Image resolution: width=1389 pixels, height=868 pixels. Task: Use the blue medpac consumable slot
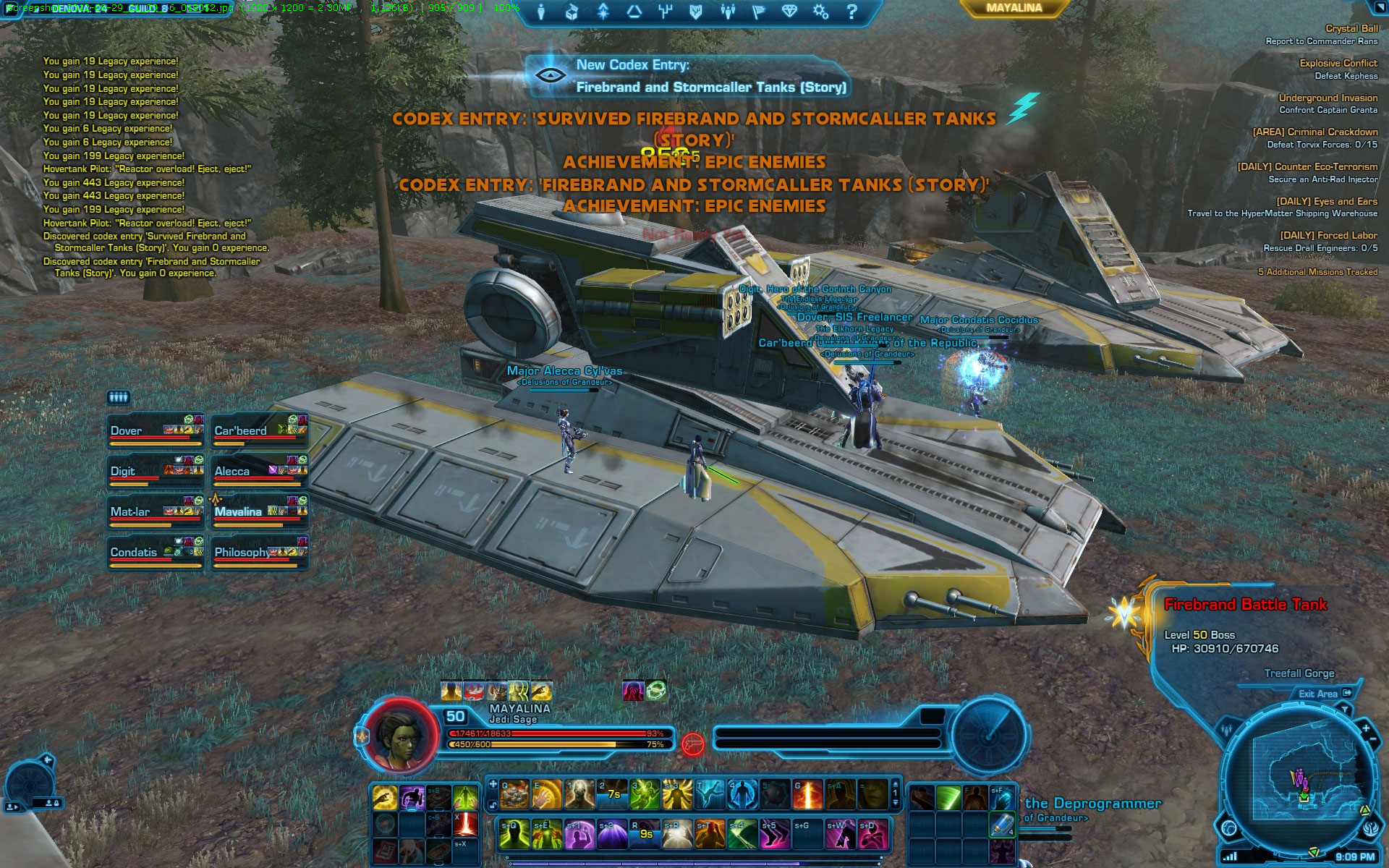pyautogui.click(x=1001, y=825)
